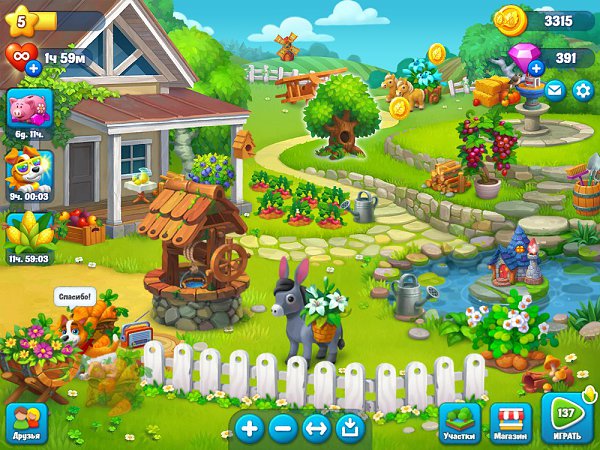
Task: Open the corn harvest event
Action: pos(29,231)
